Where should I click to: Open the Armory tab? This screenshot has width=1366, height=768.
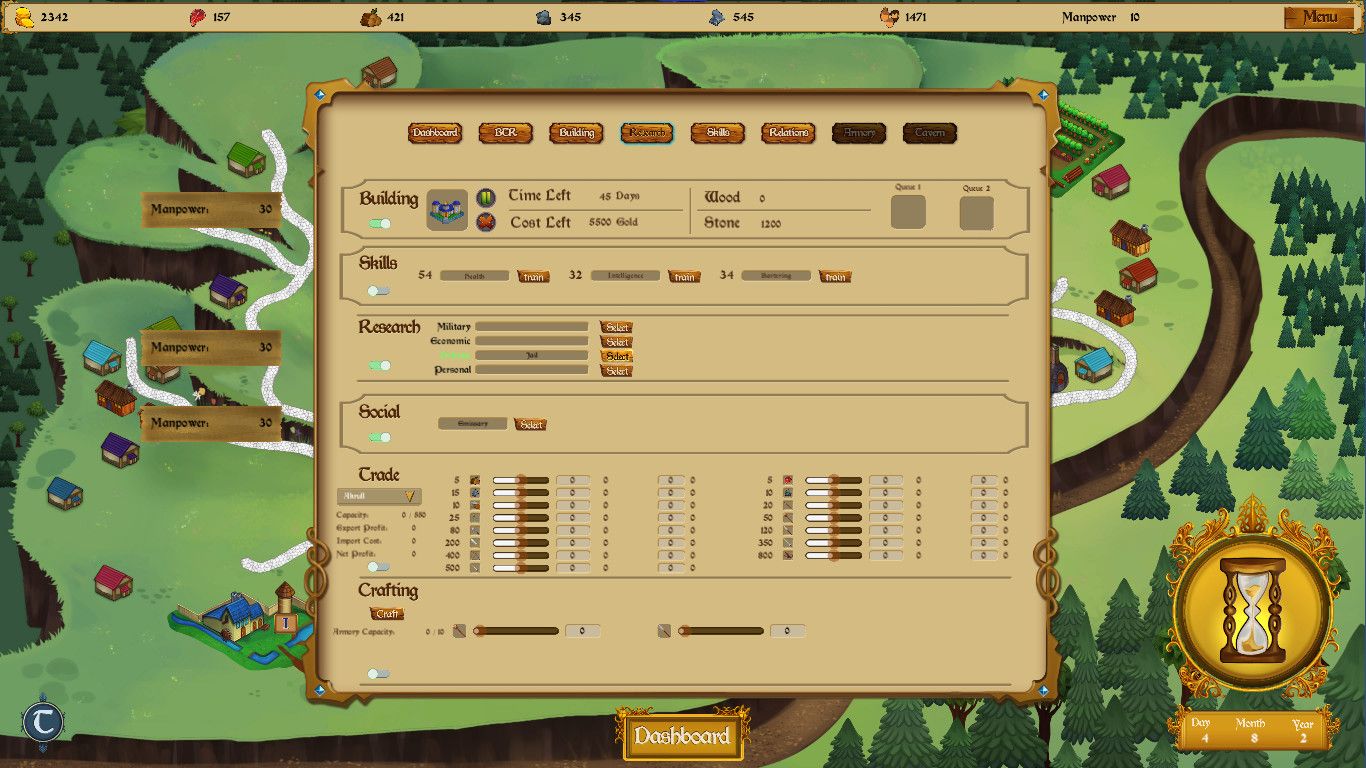[858, 132]
